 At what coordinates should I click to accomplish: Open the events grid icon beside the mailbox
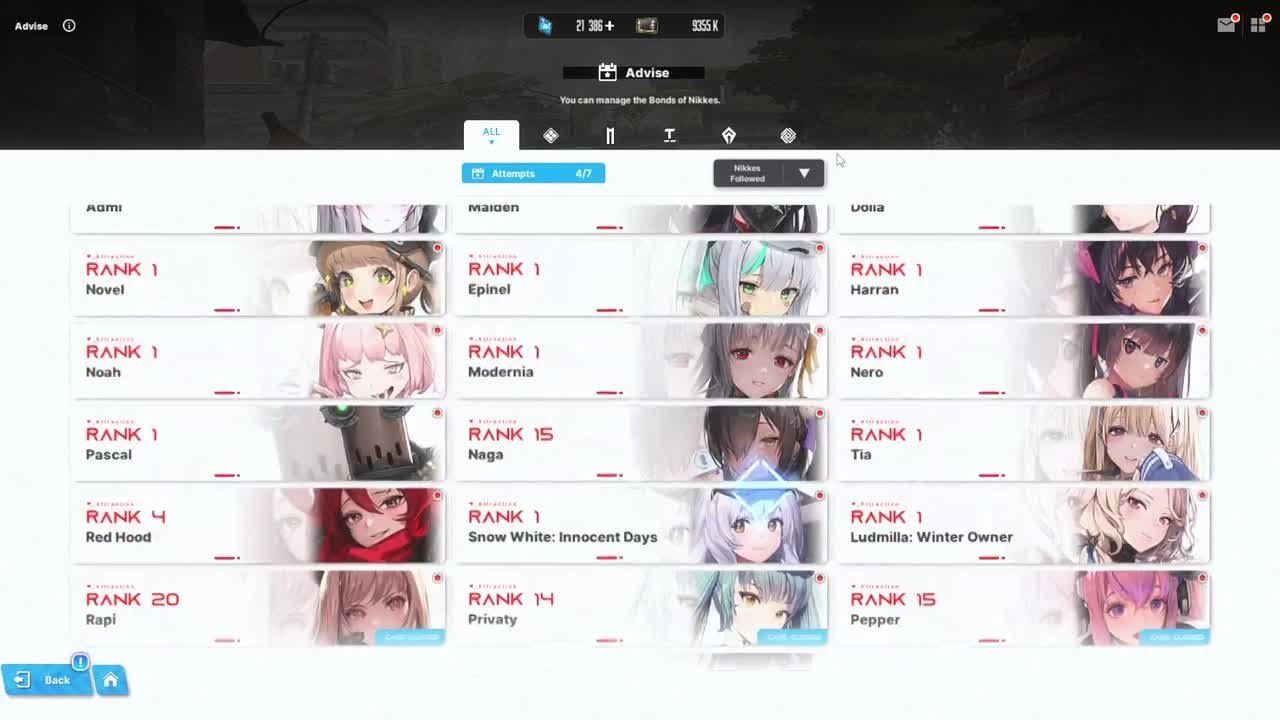click(1259, 25)
